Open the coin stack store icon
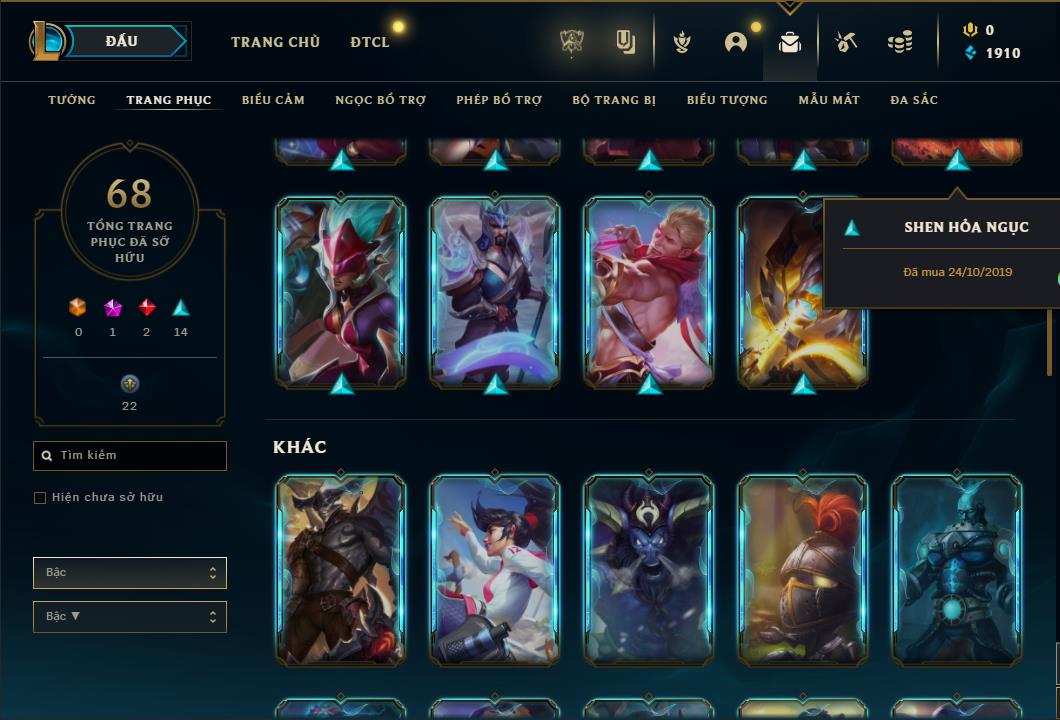The width and height of the screenshot is (1060, 720). click(x=900, y=42)
